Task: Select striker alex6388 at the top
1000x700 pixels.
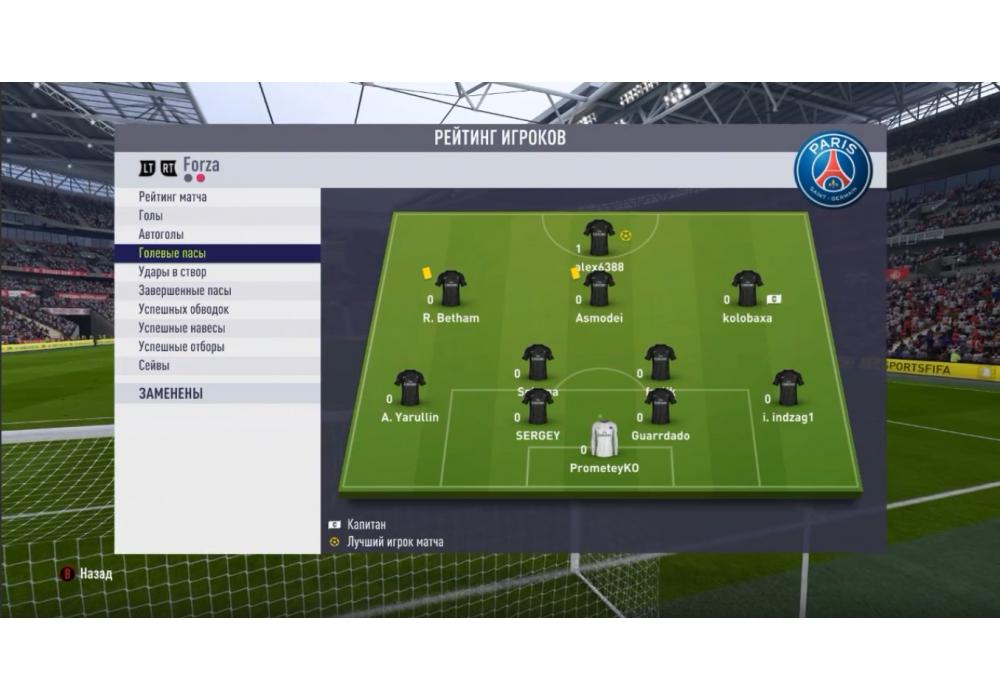Action: (x=599, y=238)
